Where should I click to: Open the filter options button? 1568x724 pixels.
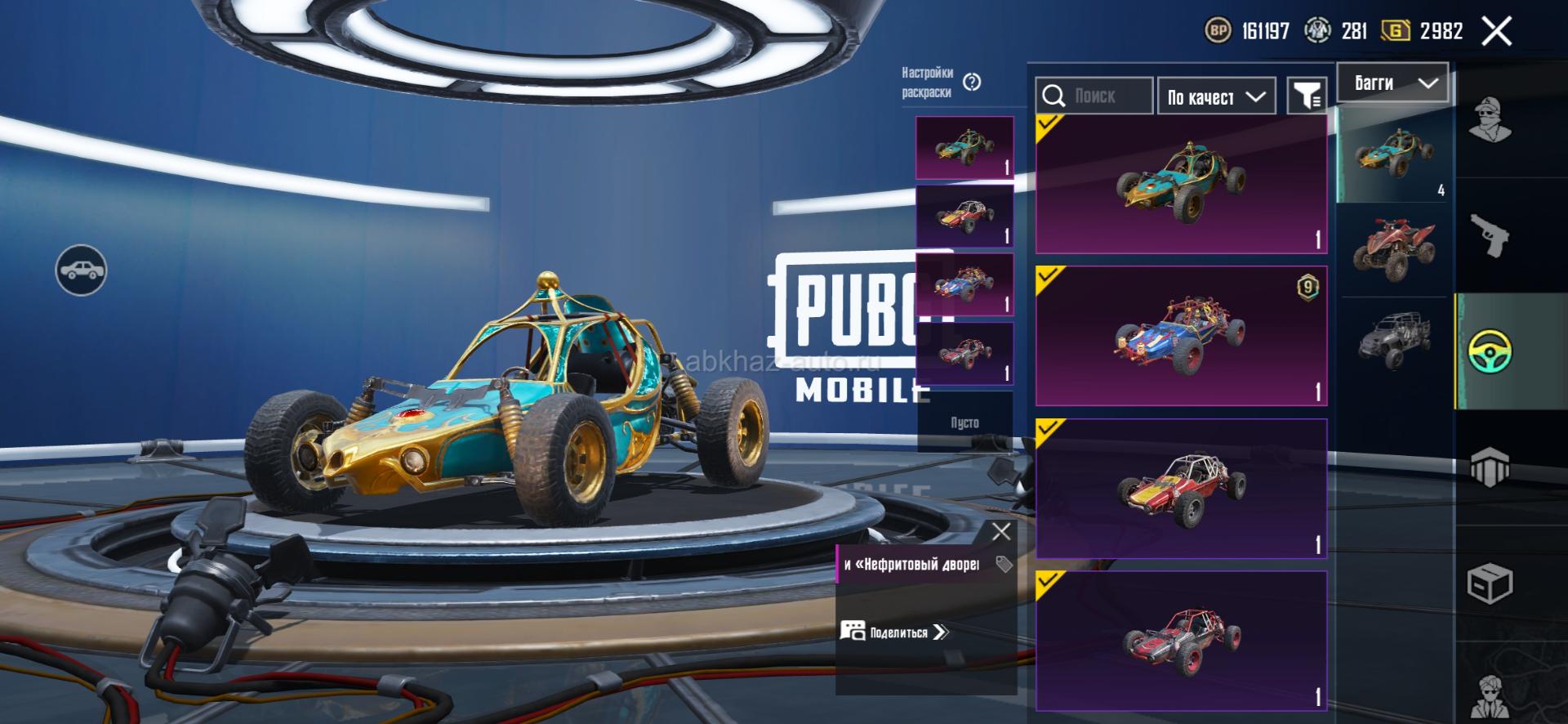[1307, 97]
